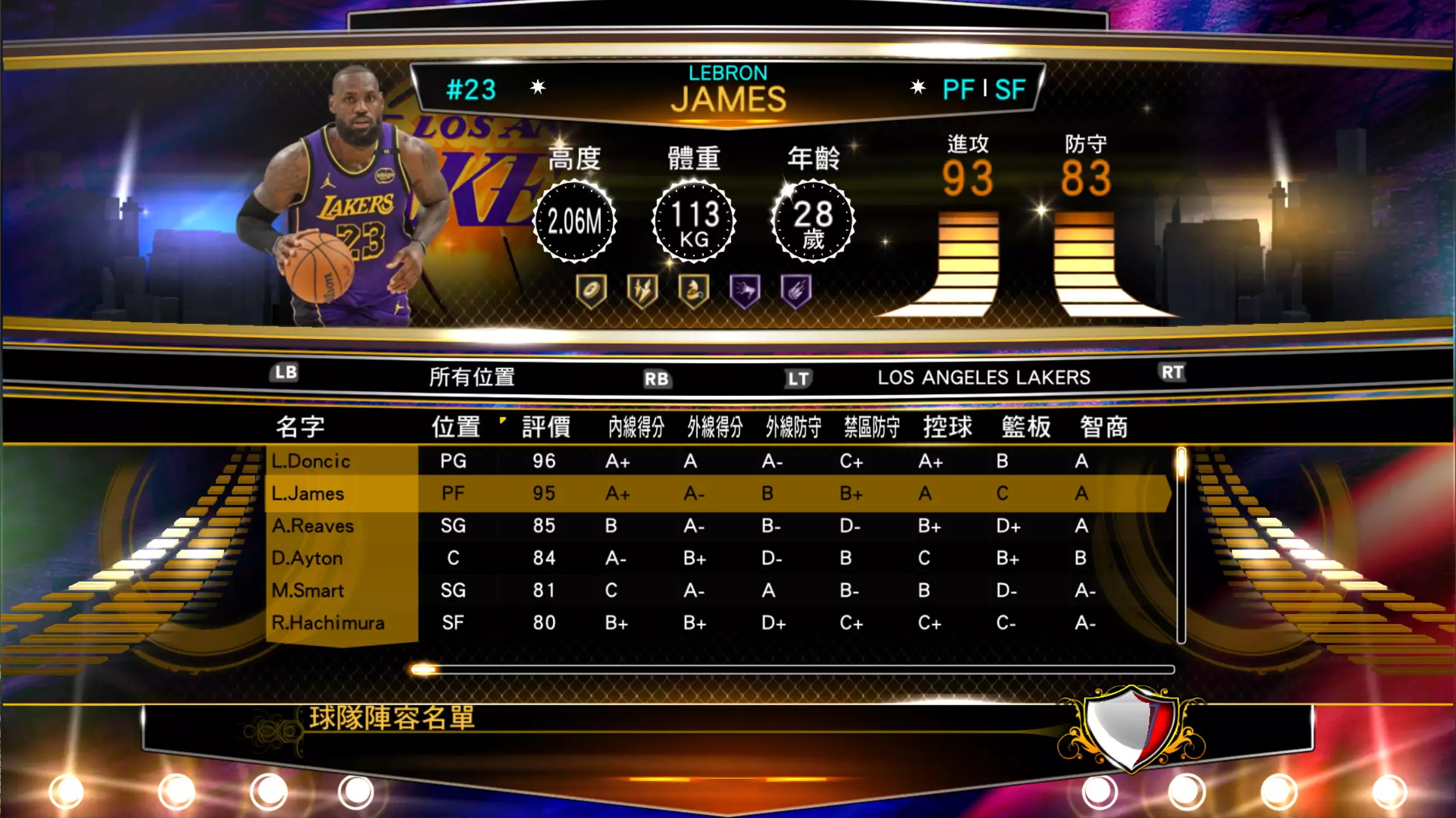
Task: Sort by the 籃板 rebounding column
Action: click(x=1026, y=427)
